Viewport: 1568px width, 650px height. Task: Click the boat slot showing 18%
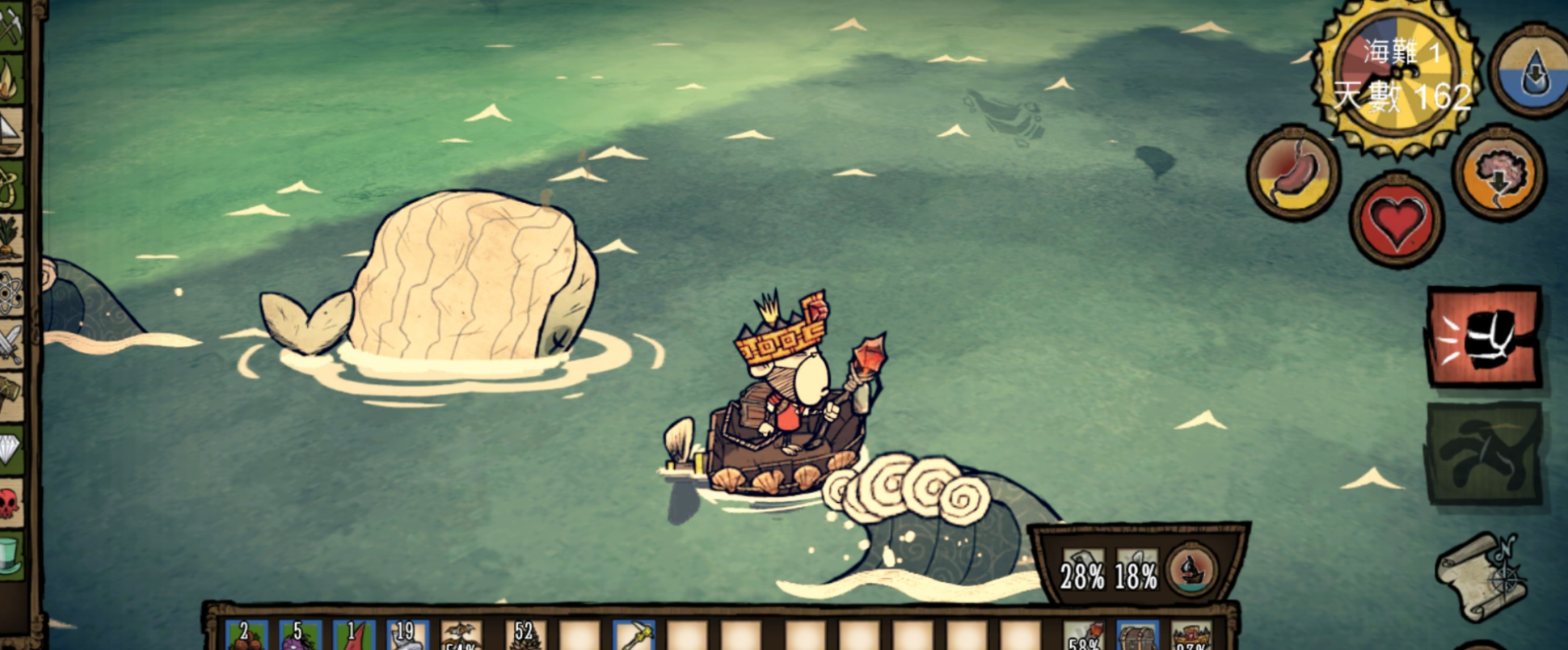pos(1136,569)
